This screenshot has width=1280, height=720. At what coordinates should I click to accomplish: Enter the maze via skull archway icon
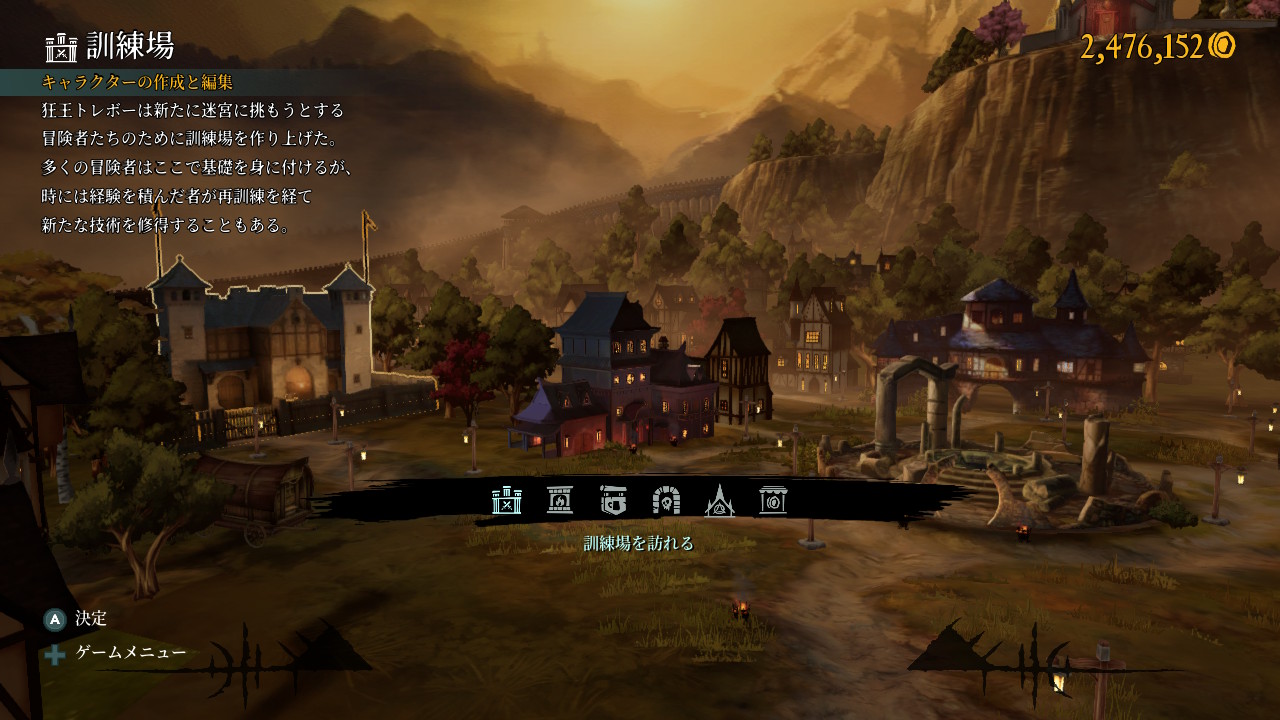pyautogui.click(x=666, y=499)
